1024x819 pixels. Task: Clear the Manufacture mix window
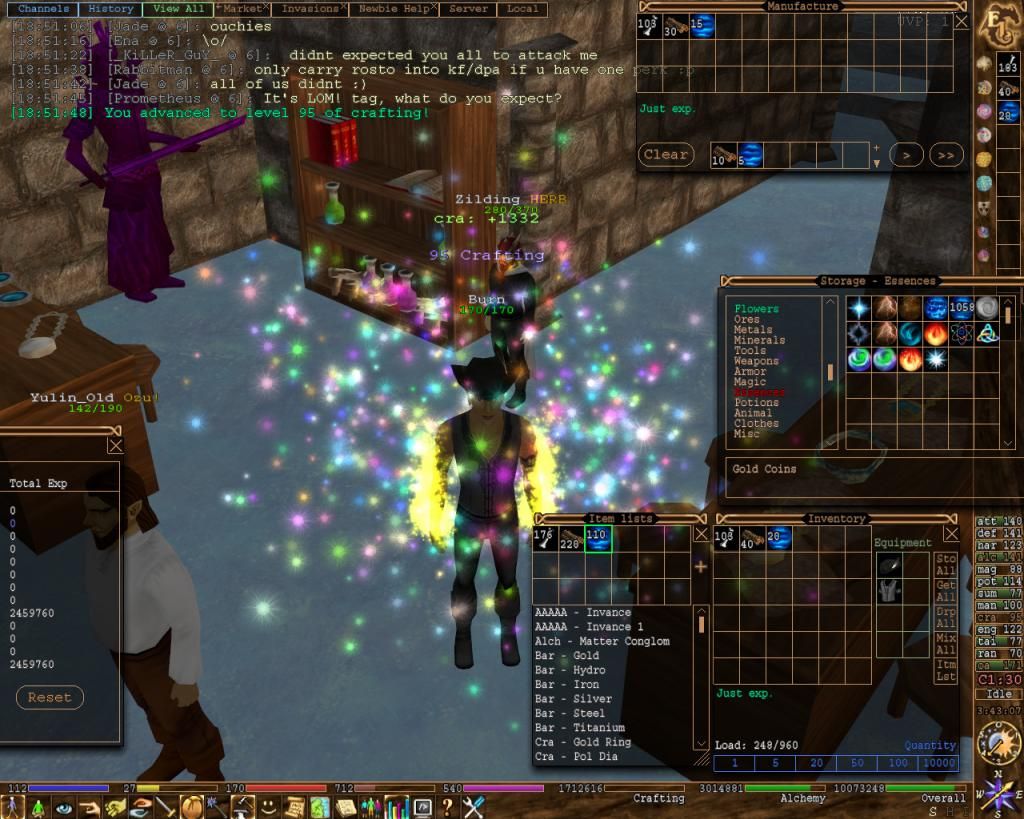click(x=665, y=155)
